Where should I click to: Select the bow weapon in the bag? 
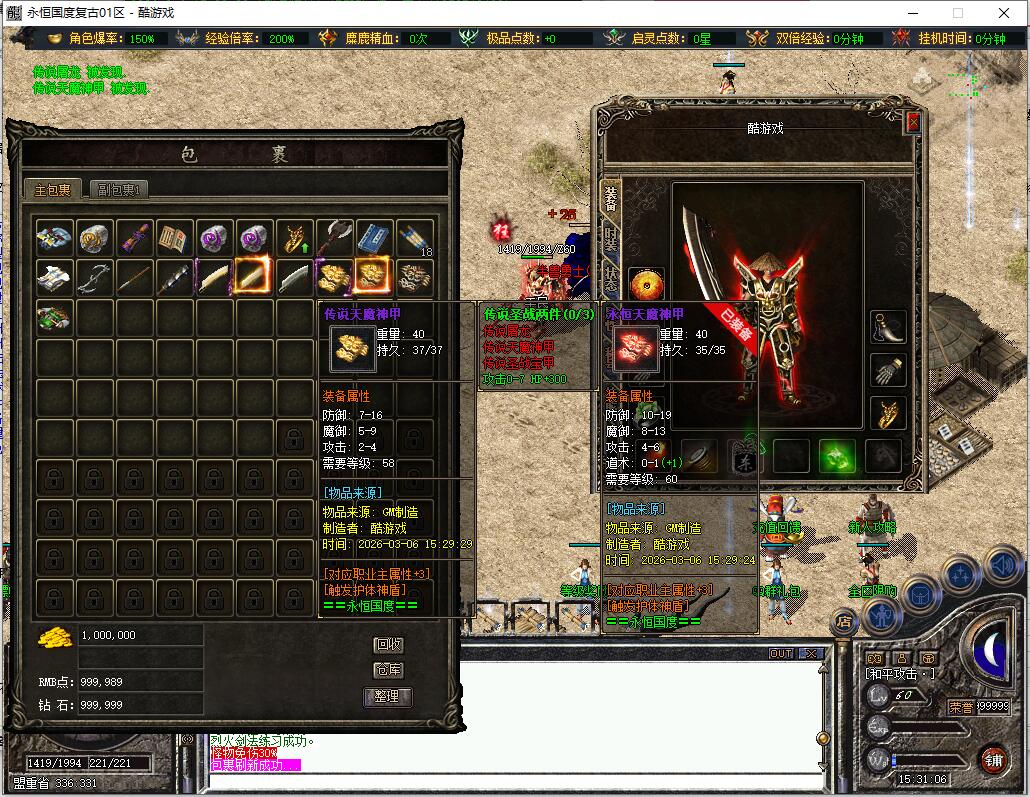coord(96,277)
